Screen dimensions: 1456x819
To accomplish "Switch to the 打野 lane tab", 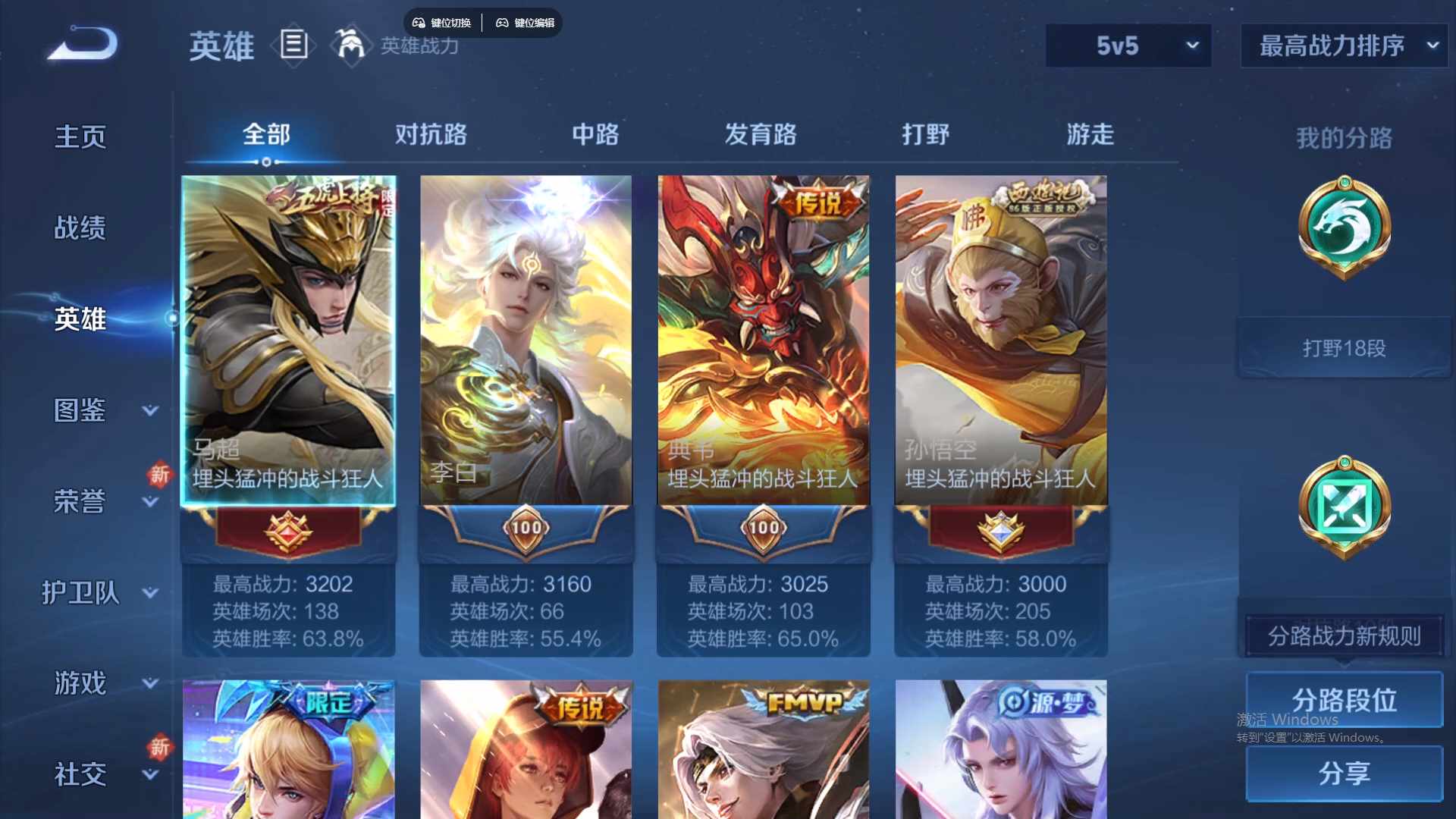I will point(927,134).
